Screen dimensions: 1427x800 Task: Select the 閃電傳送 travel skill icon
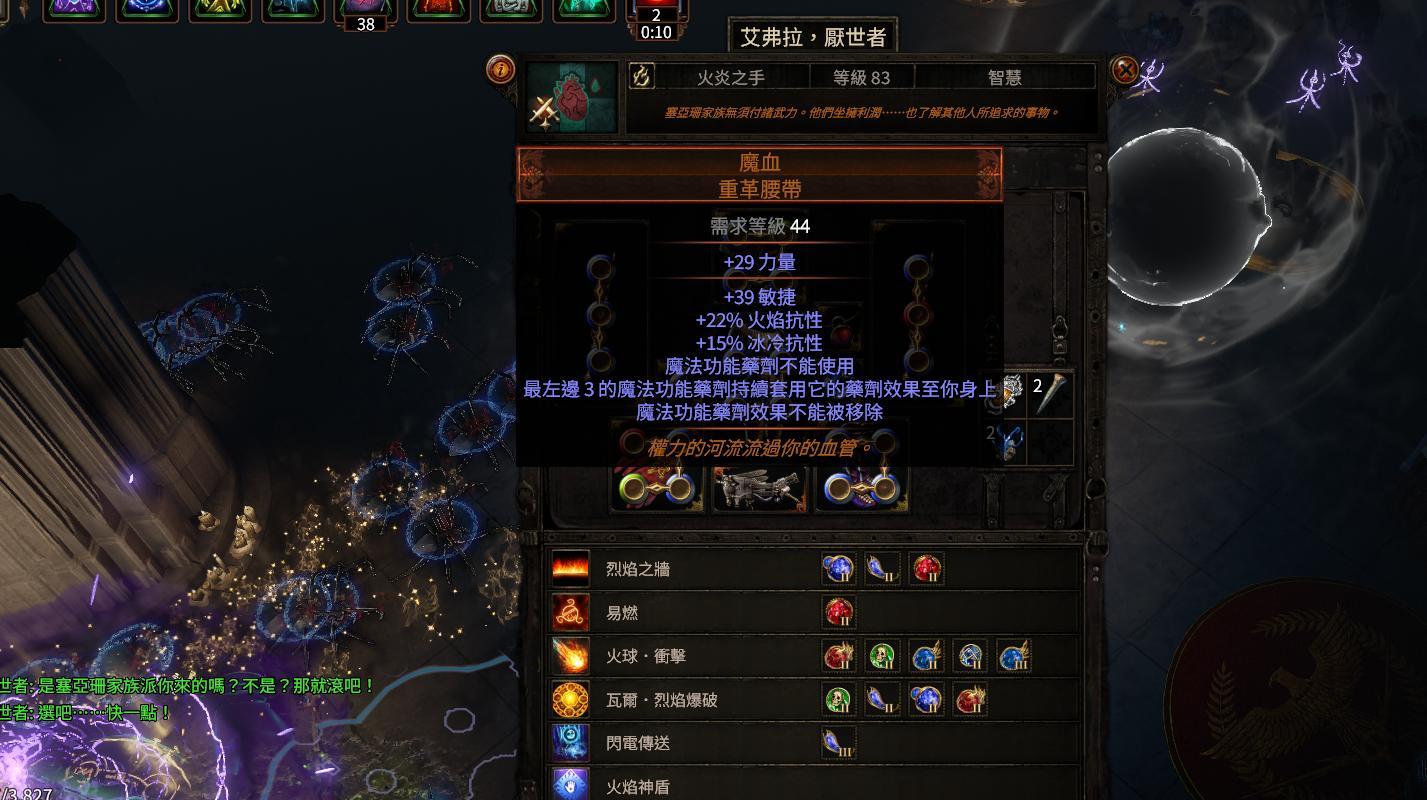coord(569,743)
